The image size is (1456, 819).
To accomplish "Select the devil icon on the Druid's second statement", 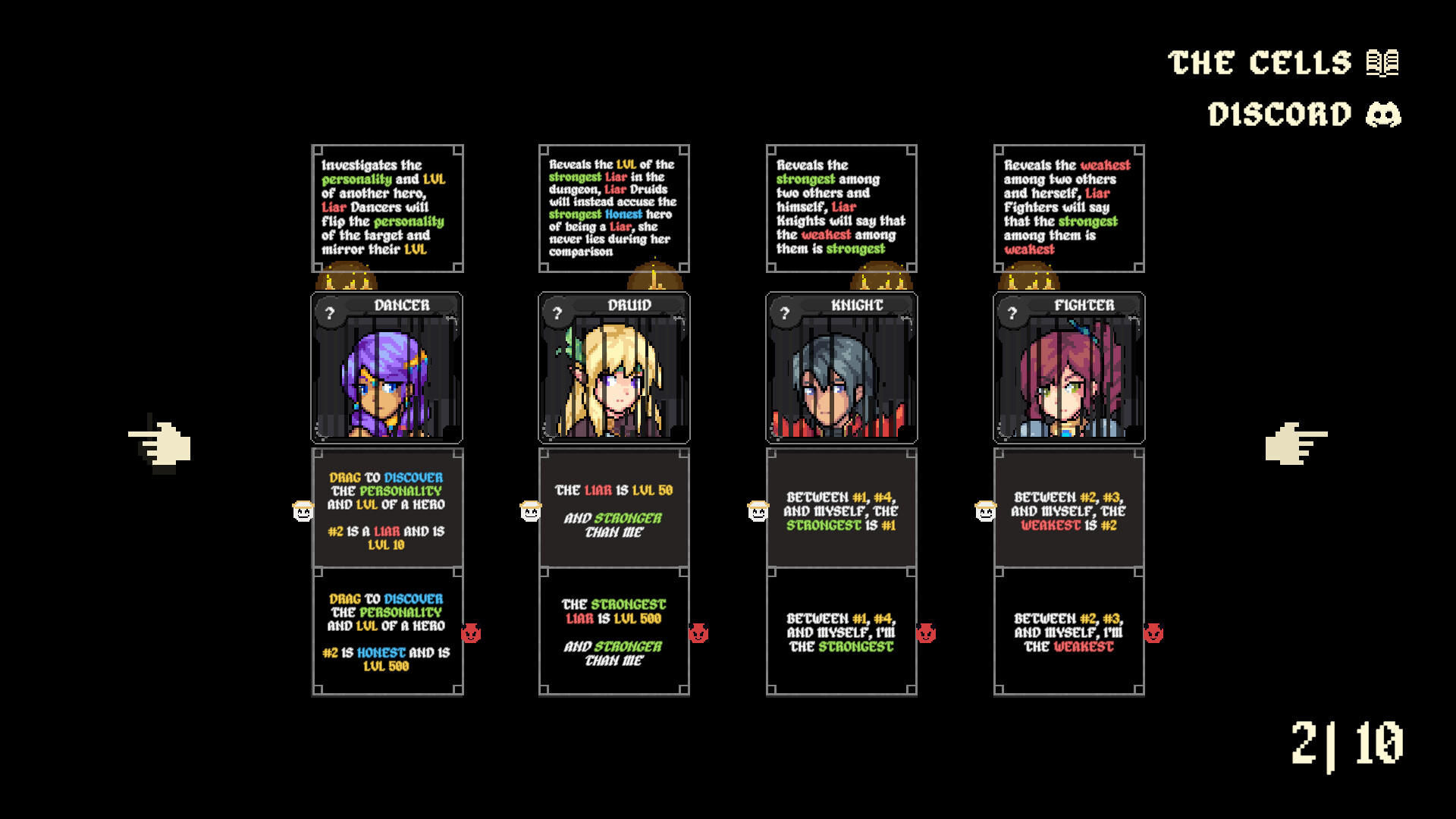I will coord(697,632).
